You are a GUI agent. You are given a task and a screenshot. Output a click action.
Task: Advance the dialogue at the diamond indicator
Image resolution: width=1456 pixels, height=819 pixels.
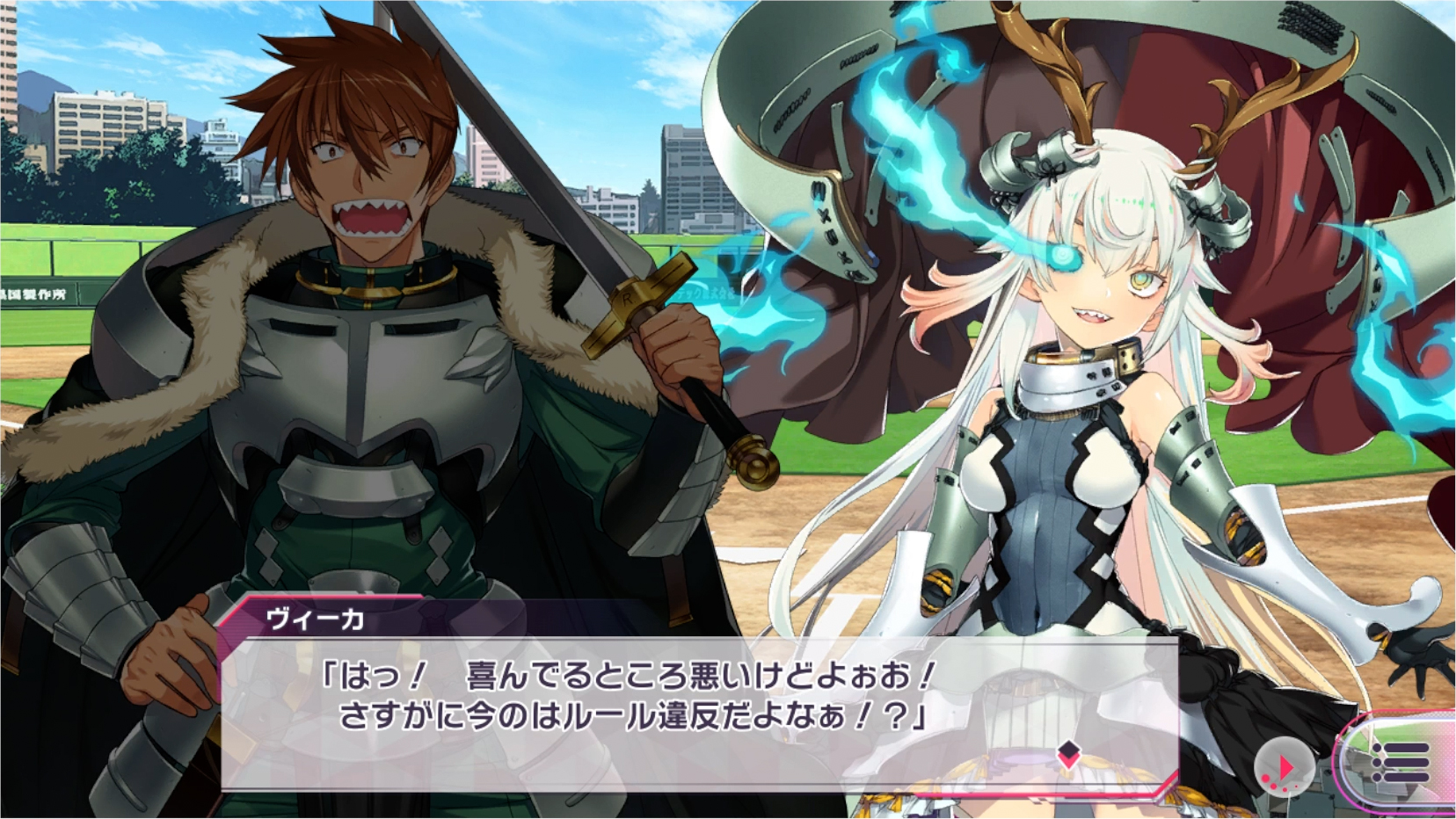(x=1068, y=752)
